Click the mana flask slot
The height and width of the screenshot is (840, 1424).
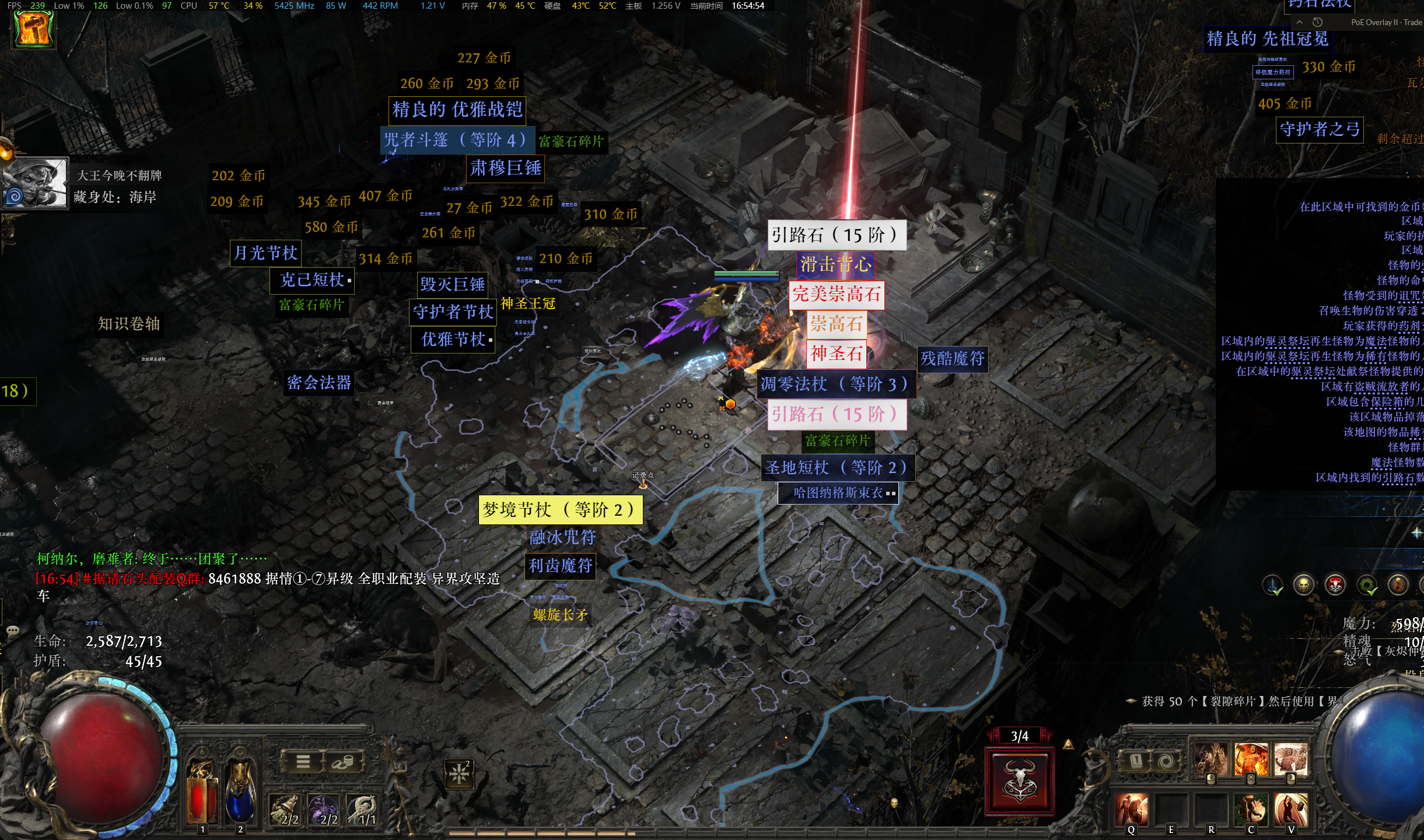[240, 787]
